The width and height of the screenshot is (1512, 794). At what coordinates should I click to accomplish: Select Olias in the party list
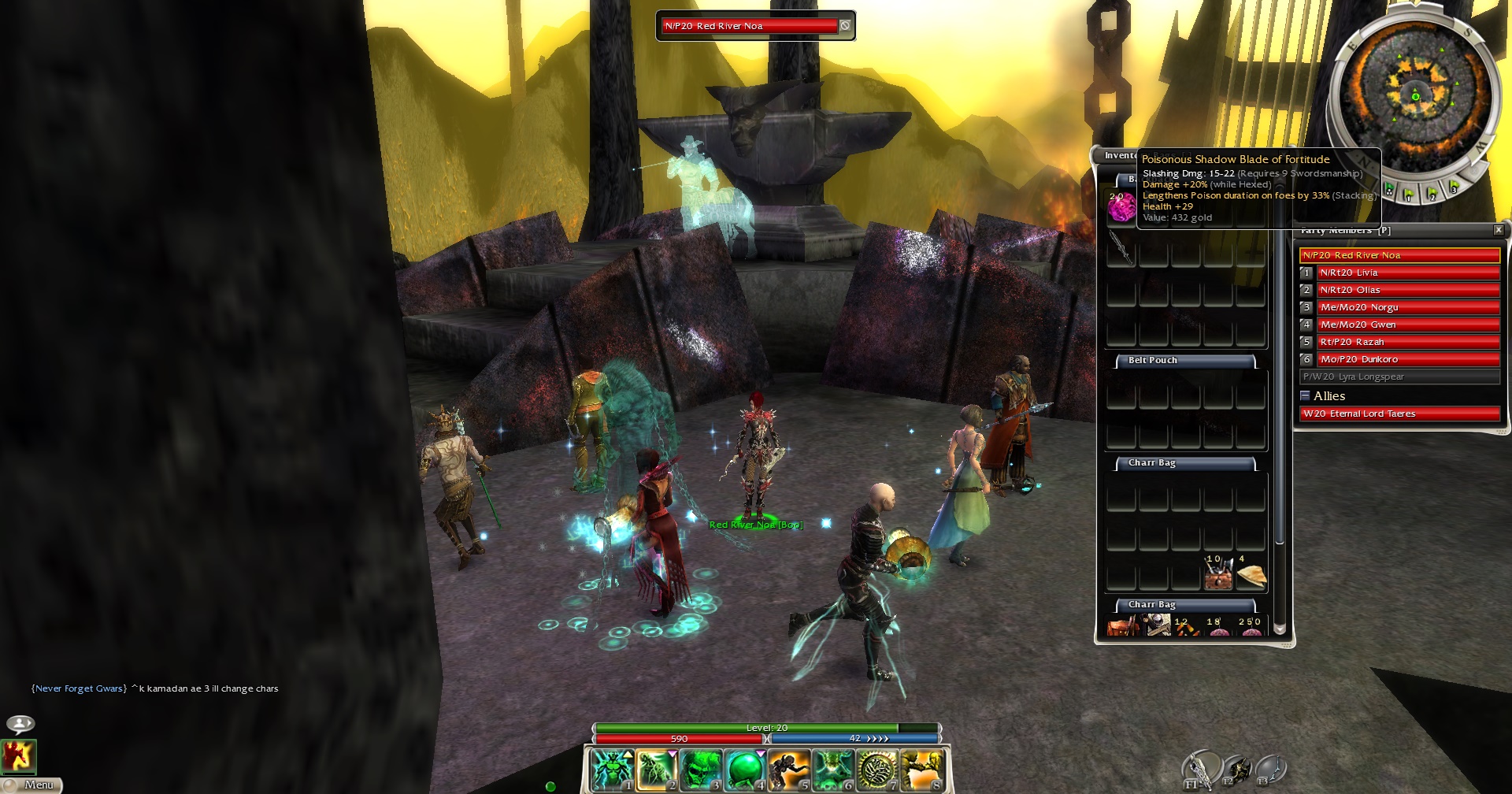pyautogui.click(x=1407, y=290)
